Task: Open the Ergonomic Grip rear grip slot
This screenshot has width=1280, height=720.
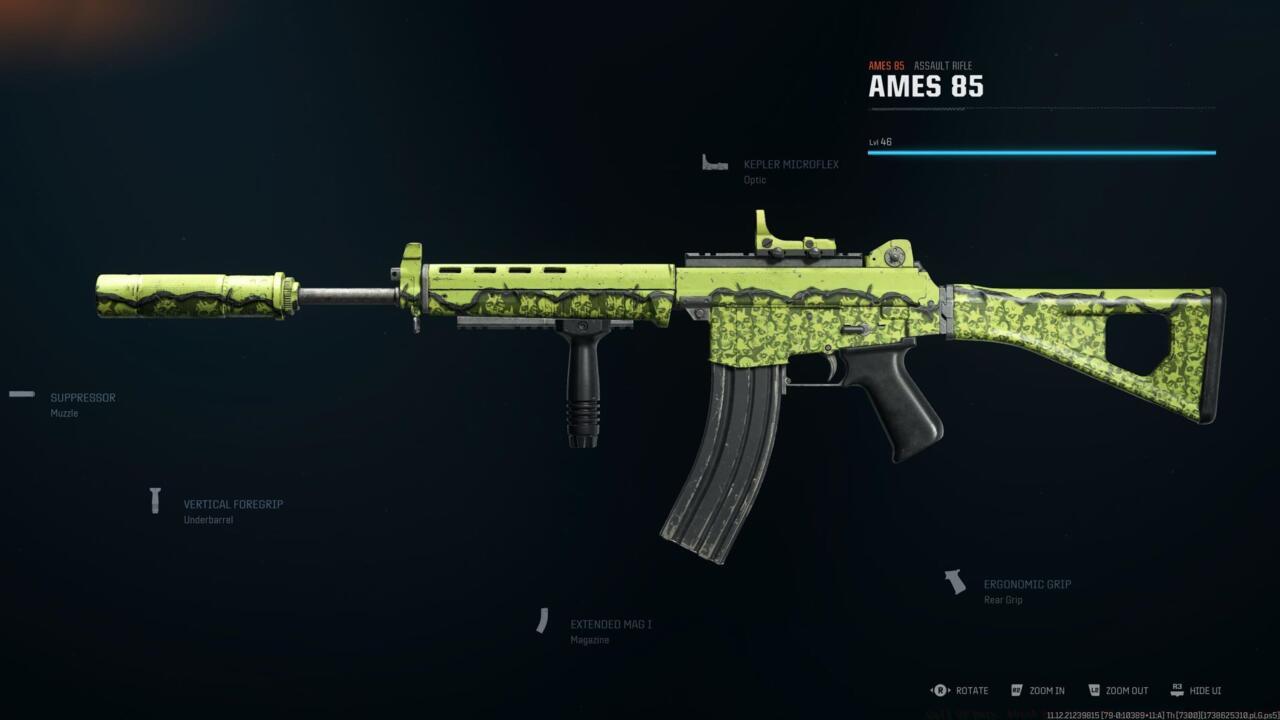Action: click(1026, 585)
